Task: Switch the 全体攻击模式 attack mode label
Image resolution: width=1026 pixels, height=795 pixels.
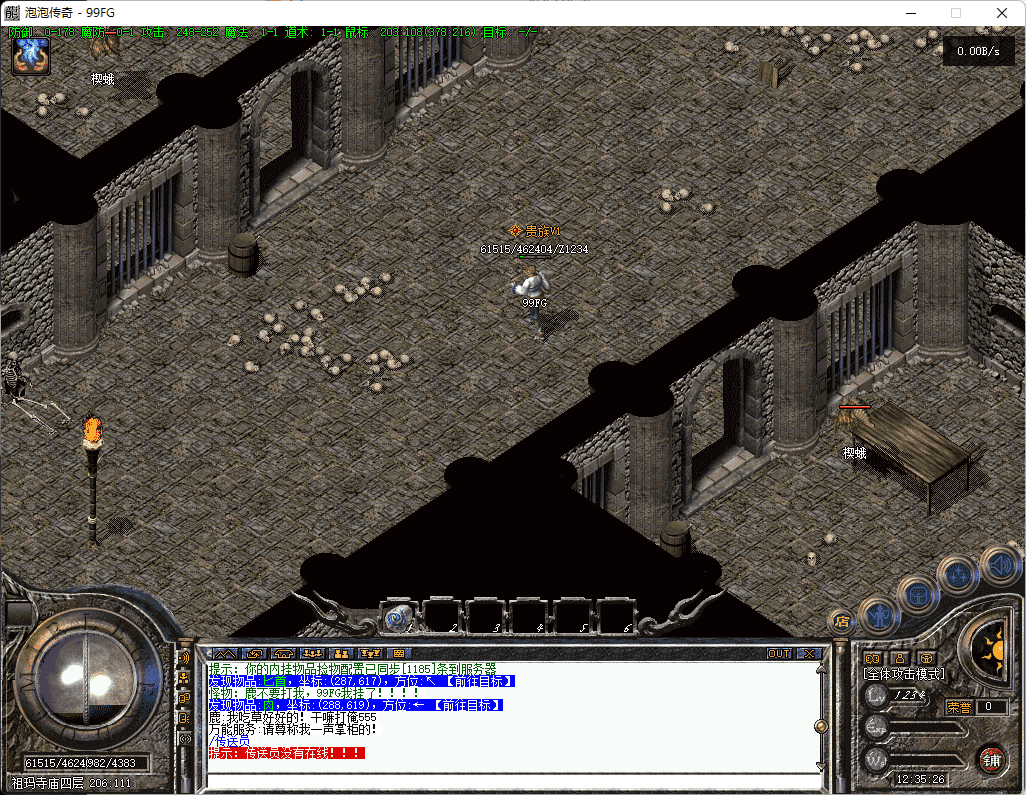Action: point(904,674)
